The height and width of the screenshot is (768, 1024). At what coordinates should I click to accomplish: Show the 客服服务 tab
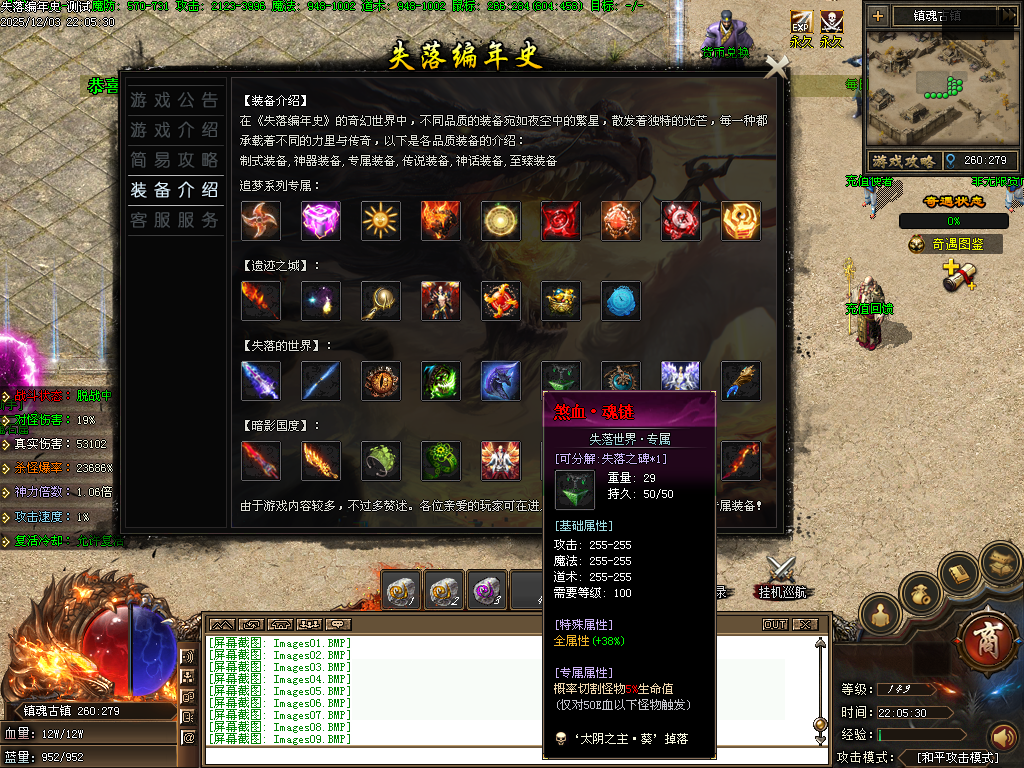click(x=174, y=220)
